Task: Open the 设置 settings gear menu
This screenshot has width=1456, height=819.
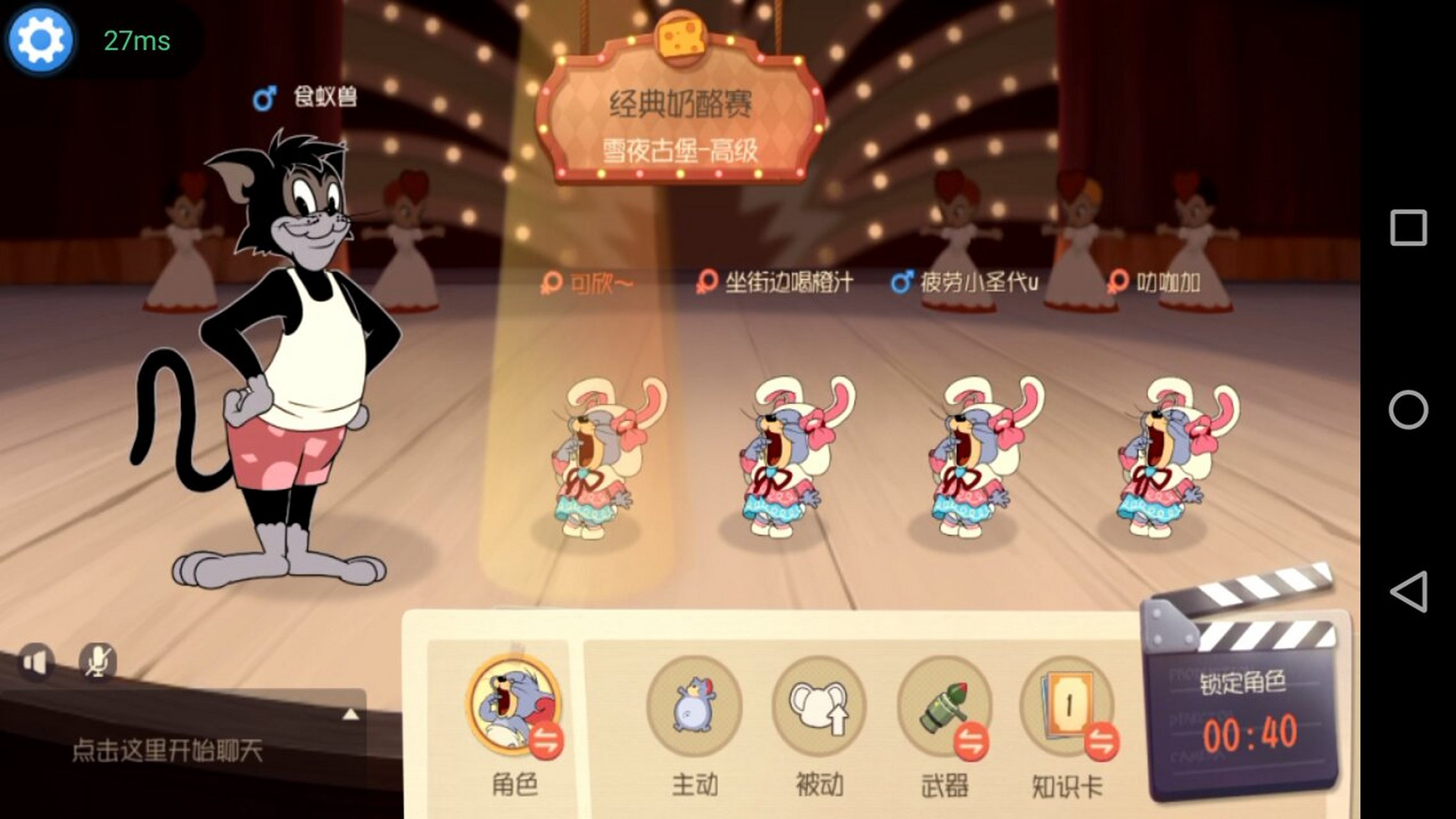Action: tap(42, 42)
